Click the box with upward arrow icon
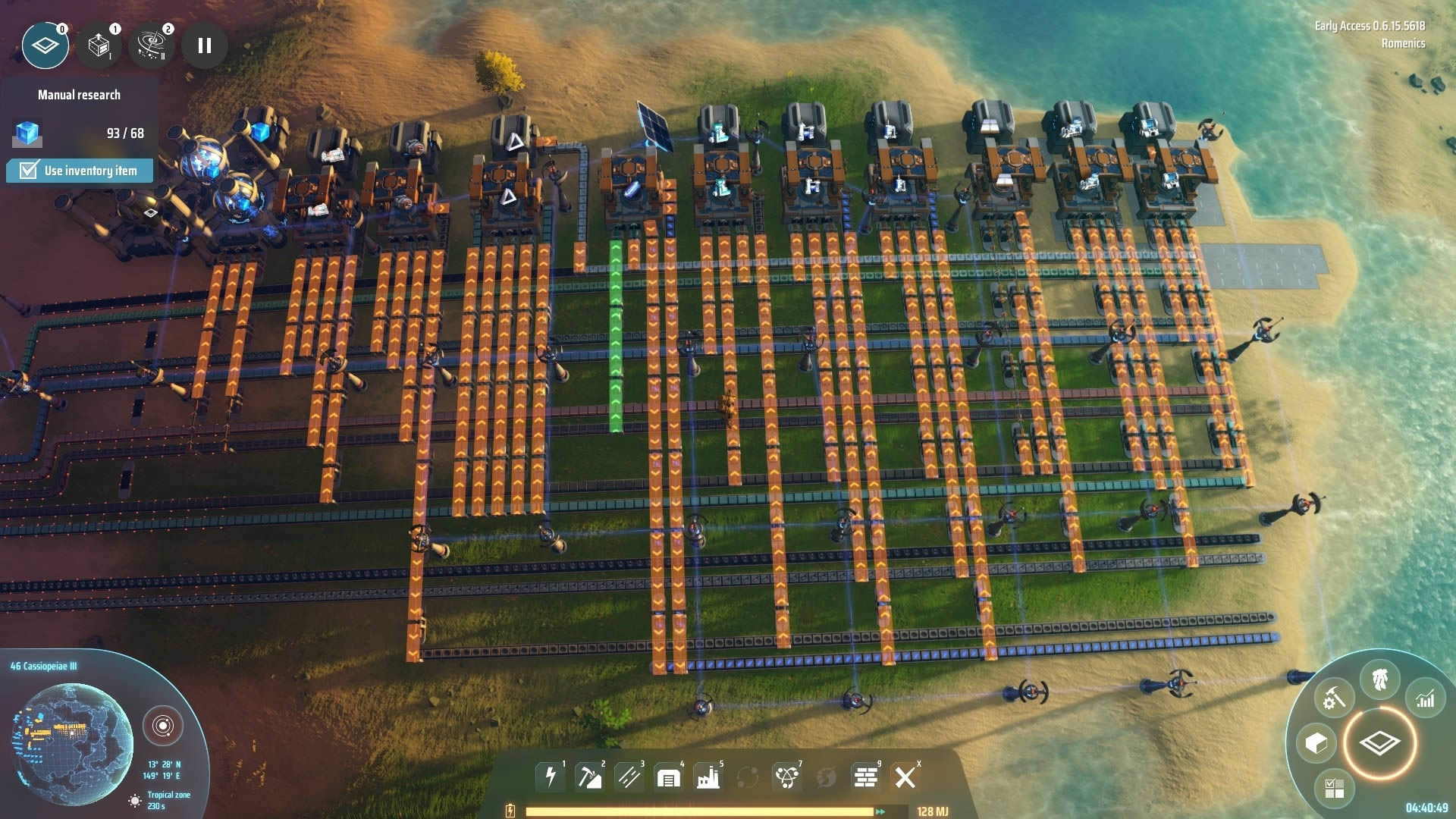This screenshot has height=819, width=1456. coord(99,45)
